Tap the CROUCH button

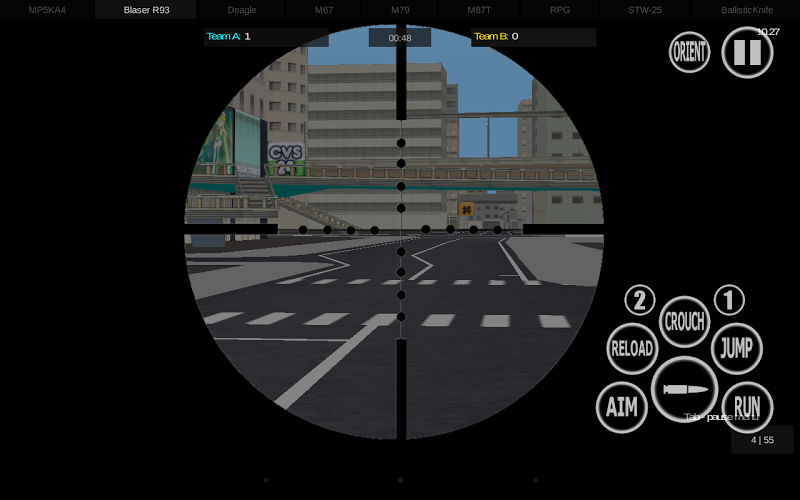pyautogui.click(x=685, y=322)
